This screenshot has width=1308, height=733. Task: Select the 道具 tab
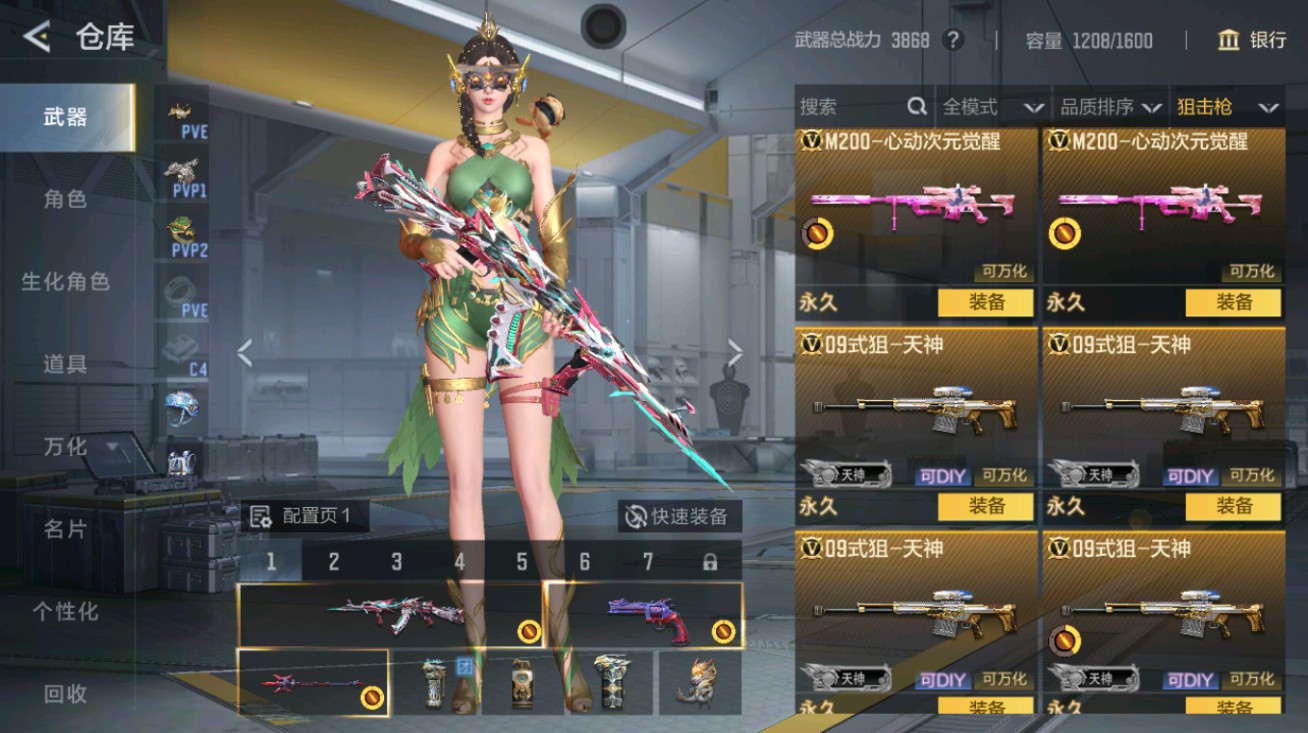66,364
